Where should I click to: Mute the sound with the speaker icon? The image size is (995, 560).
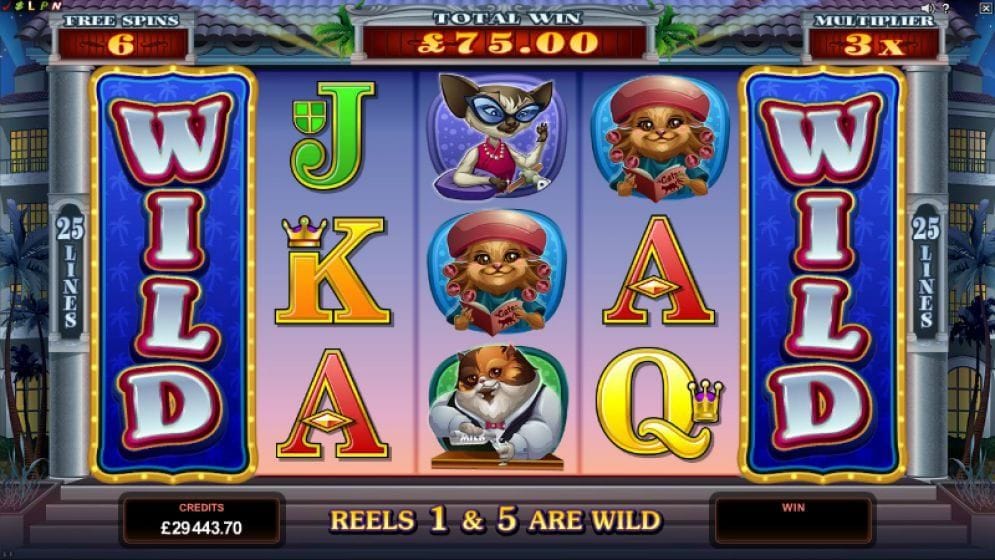[927, 8]
